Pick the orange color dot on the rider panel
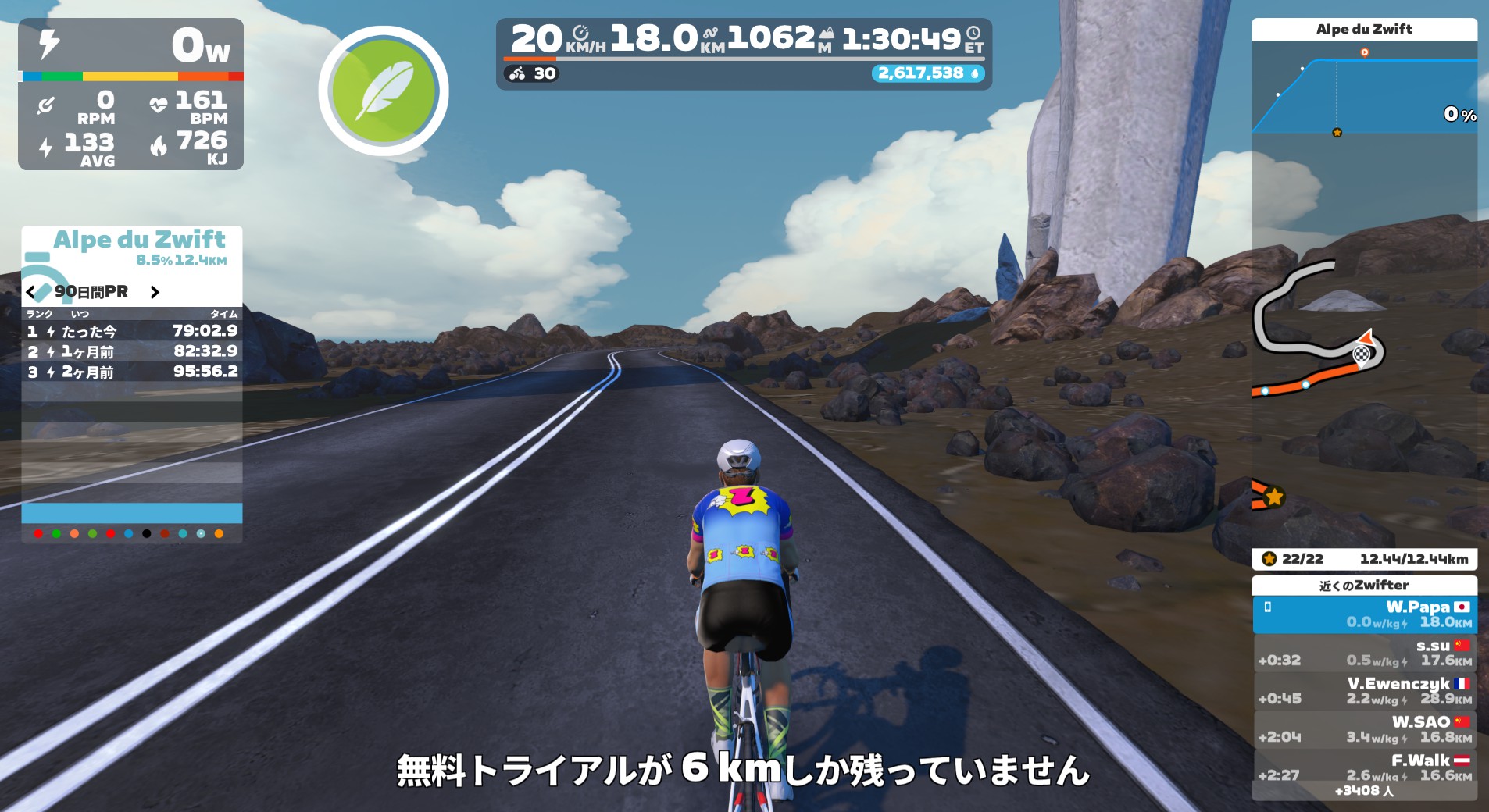This screenshot has height=812, width=1489. [219, 533]
